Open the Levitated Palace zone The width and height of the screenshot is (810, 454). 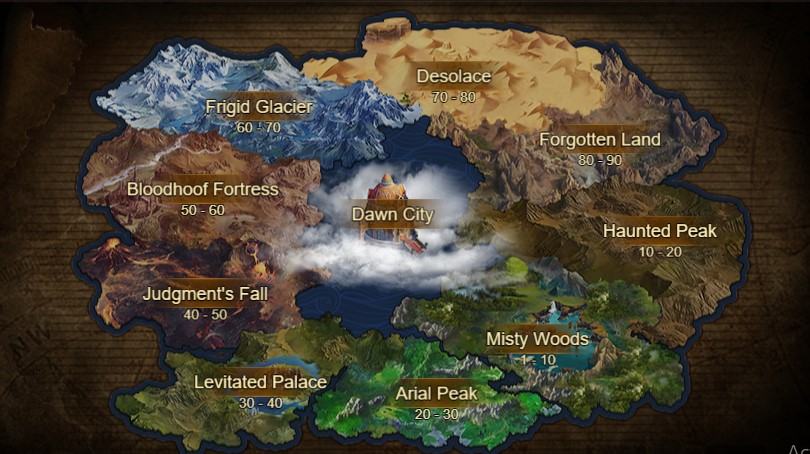pos(260,383)
